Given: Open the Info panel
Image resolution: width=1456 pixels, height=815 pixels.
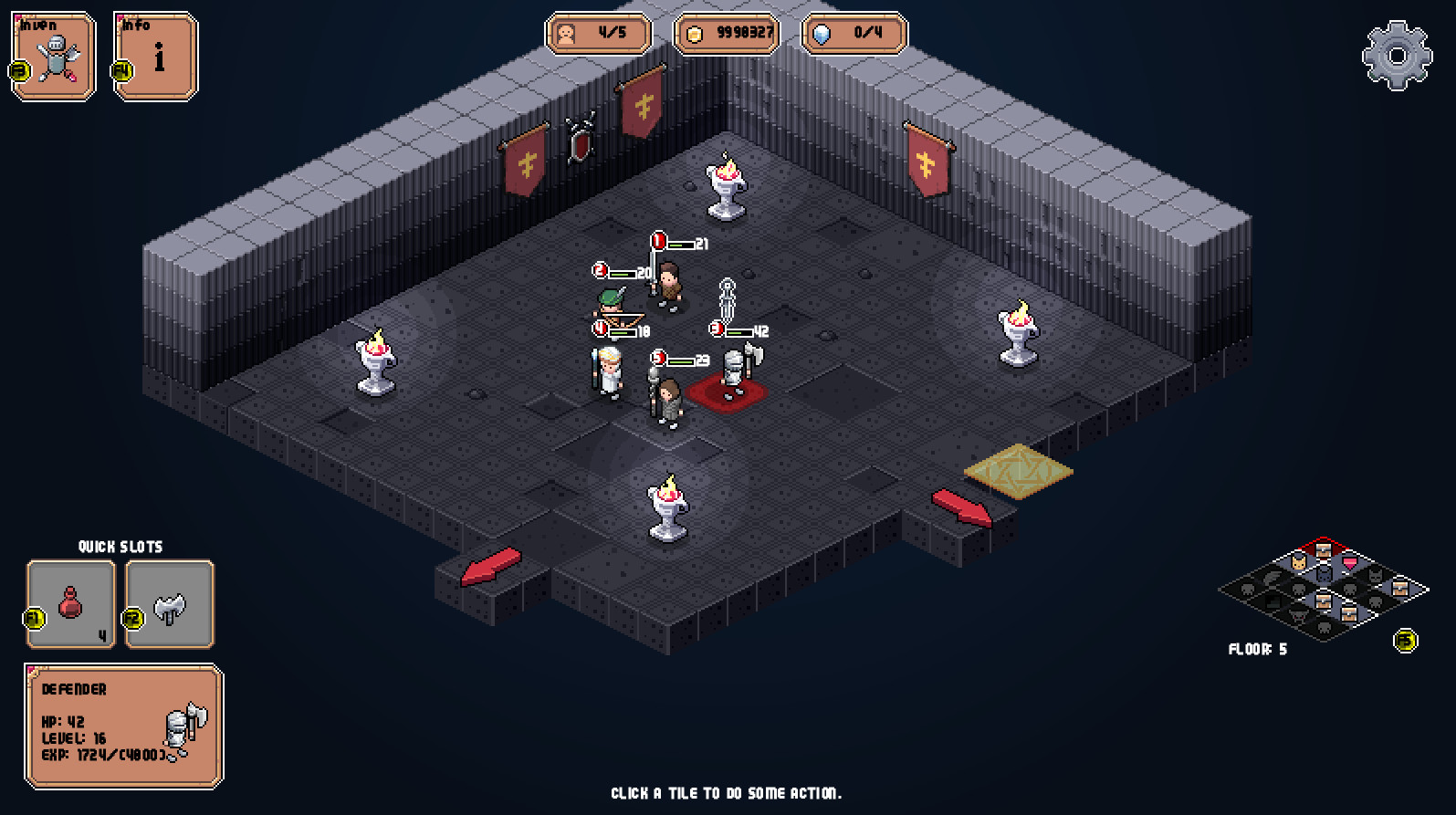Looking at the screenshot, I should (157, 57).
